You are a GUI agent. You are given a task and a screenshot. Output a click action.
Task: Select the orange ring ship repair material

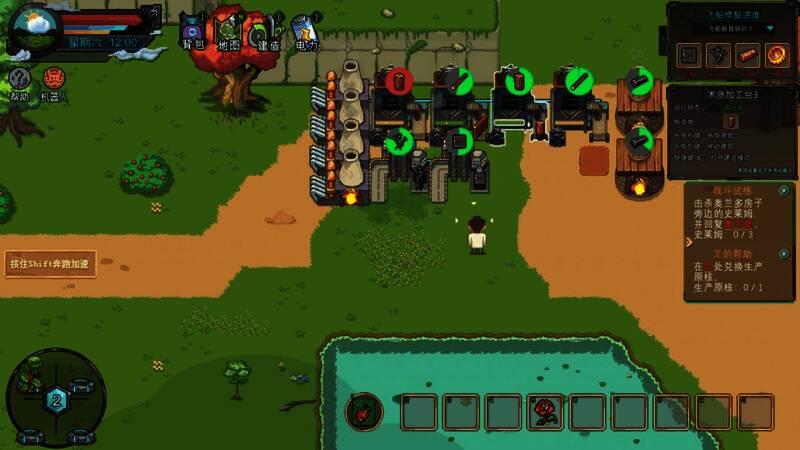pyautogui.click(x=779, y=55)
